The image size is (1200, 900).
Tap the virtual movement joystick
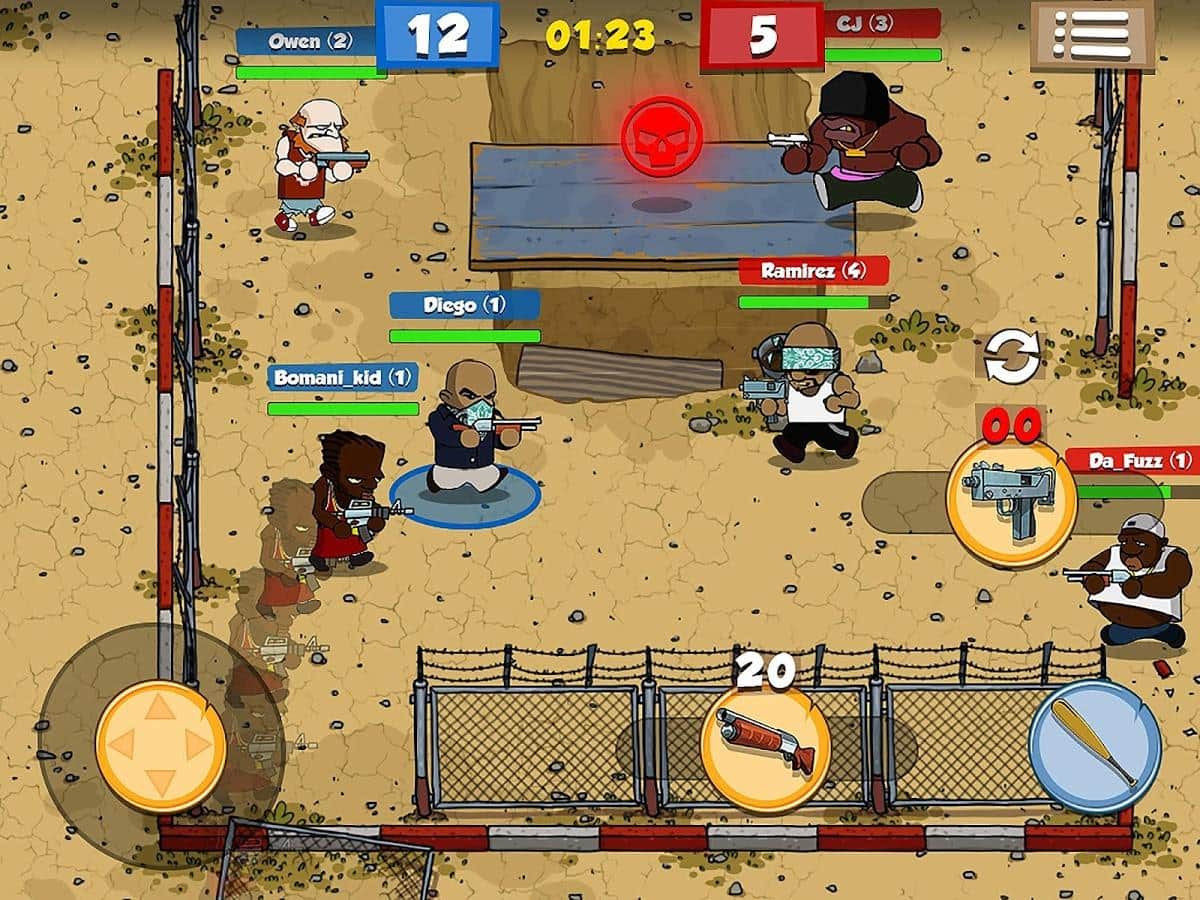160,746
